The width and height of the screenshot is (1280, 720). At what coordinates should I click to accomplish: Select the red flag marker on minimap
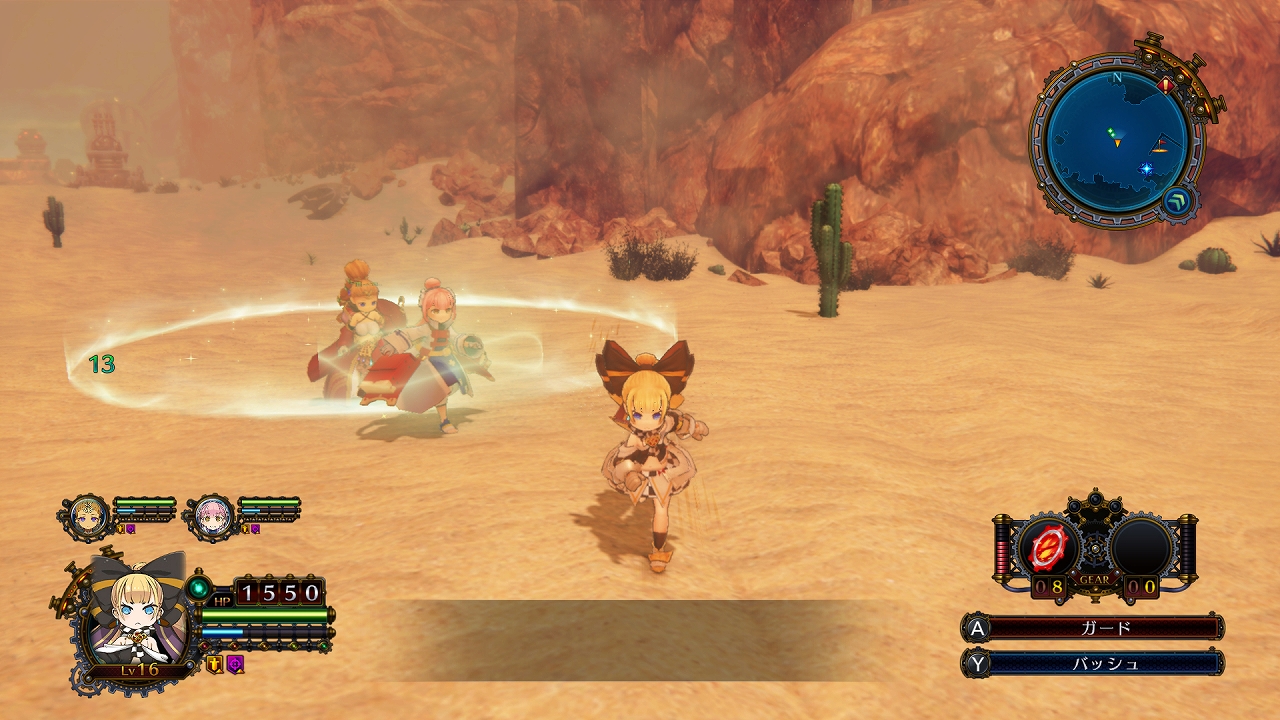coord(1160,144)
